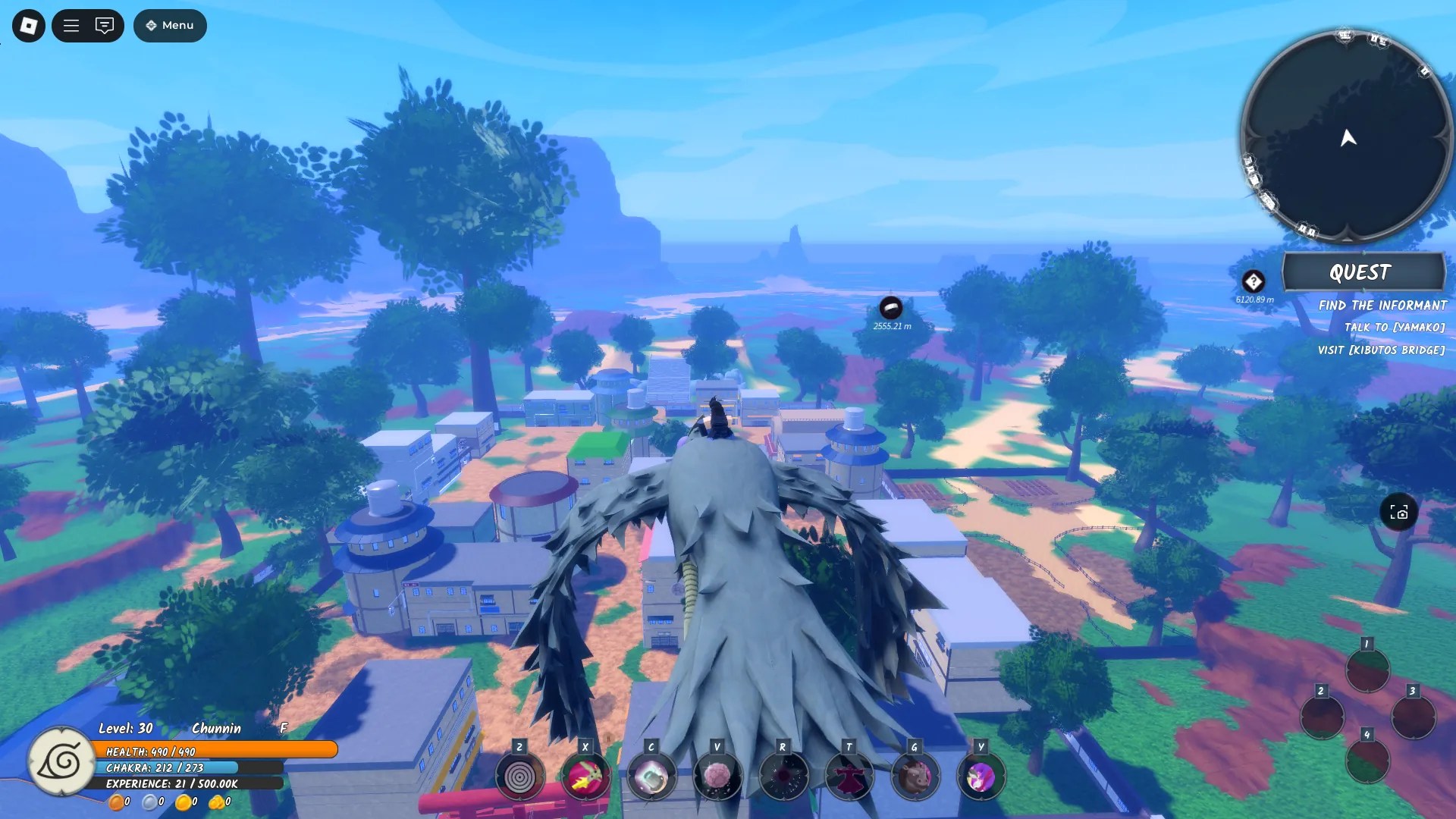
Task: Click the Roblox logo in the corner
Action: [27, 25]
